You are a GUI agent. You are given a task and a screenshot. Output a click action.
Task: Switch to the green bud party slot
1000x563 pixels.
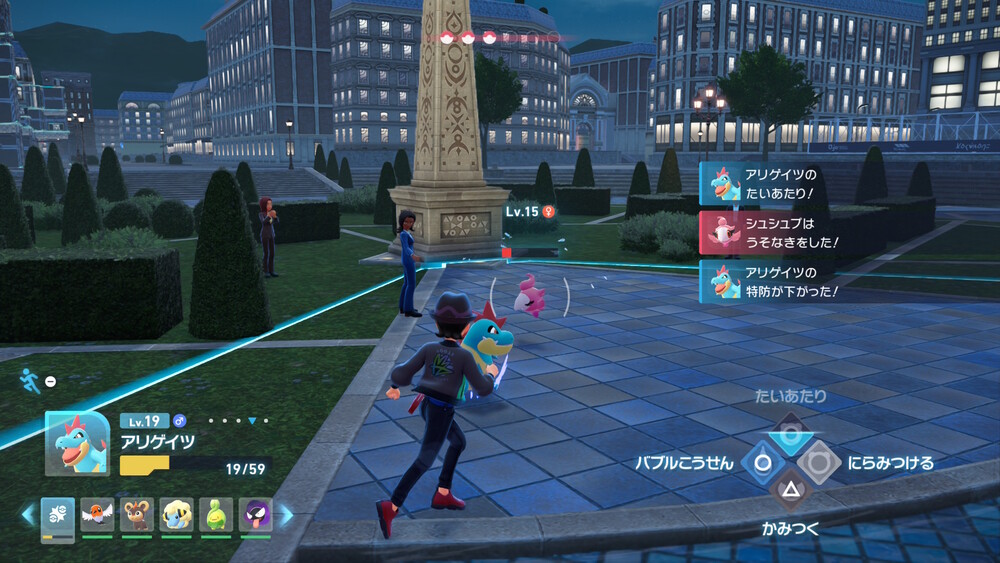pyautogui.click(x=216, y=515)
